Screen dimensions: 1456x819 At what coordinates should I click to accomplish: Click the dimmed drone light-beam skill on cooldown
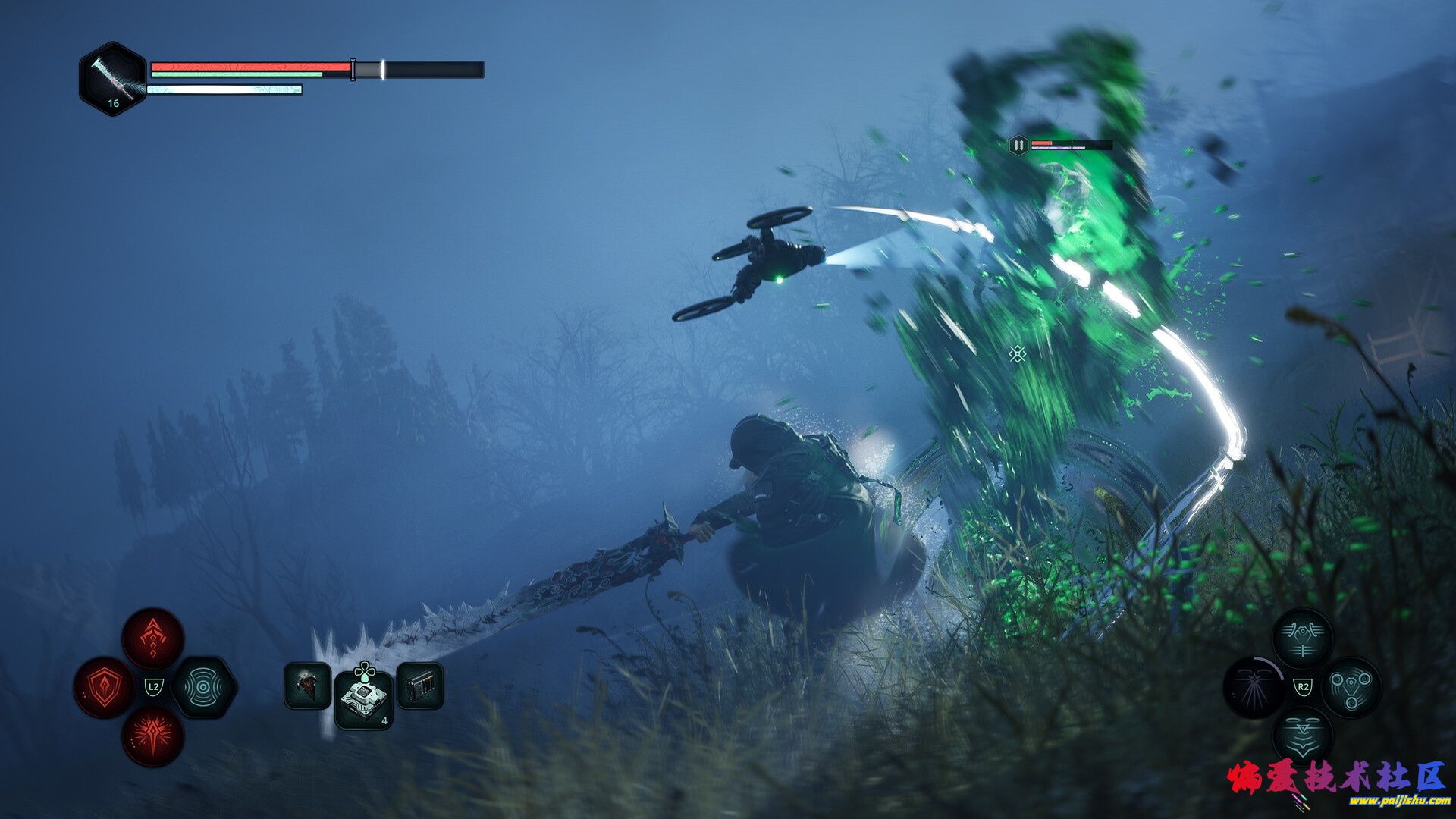pyautogui.click(x=1253, y=688)
